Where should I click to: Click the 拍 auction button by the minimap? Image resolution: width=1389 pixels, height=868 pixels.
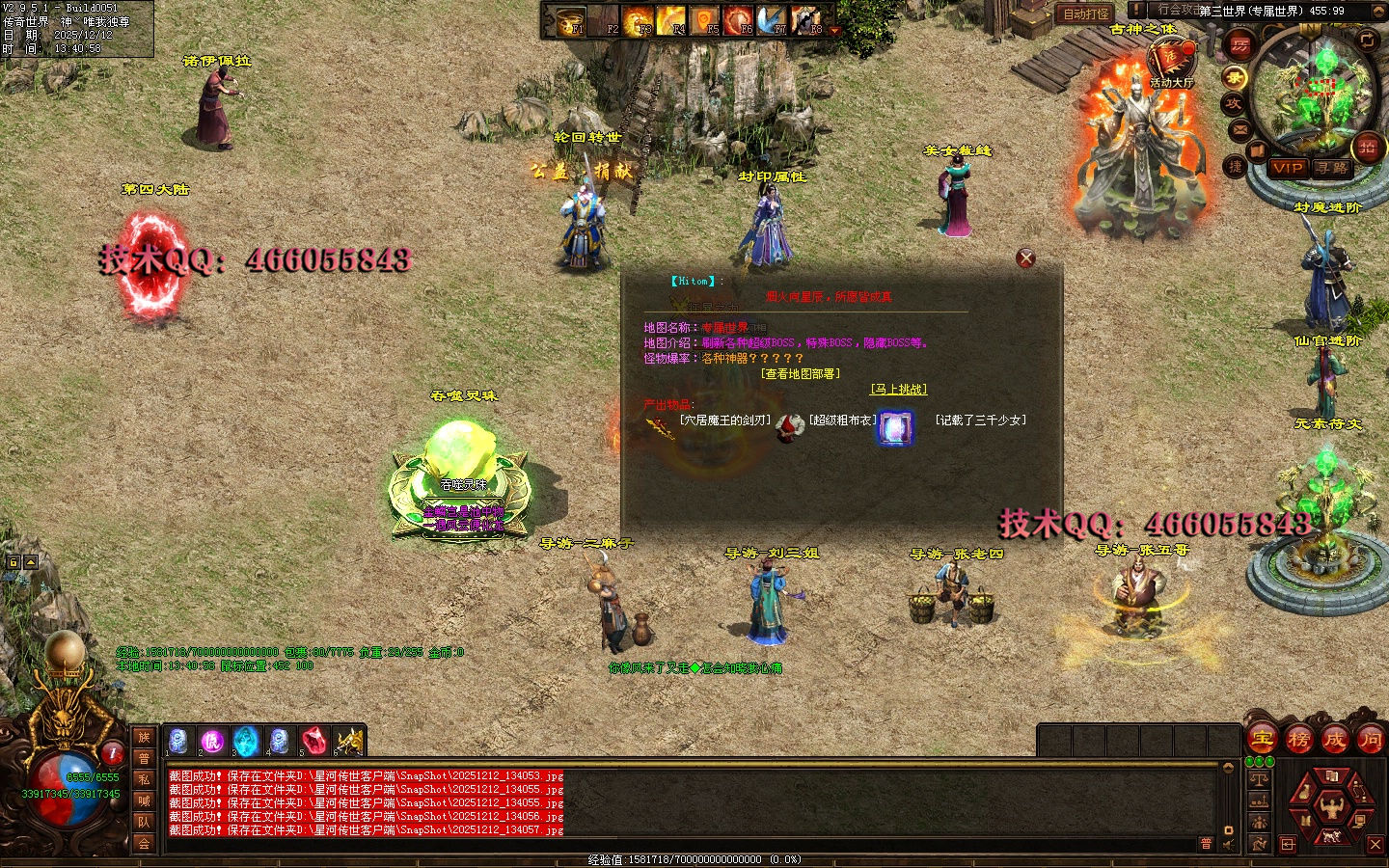click(1367, 147)
